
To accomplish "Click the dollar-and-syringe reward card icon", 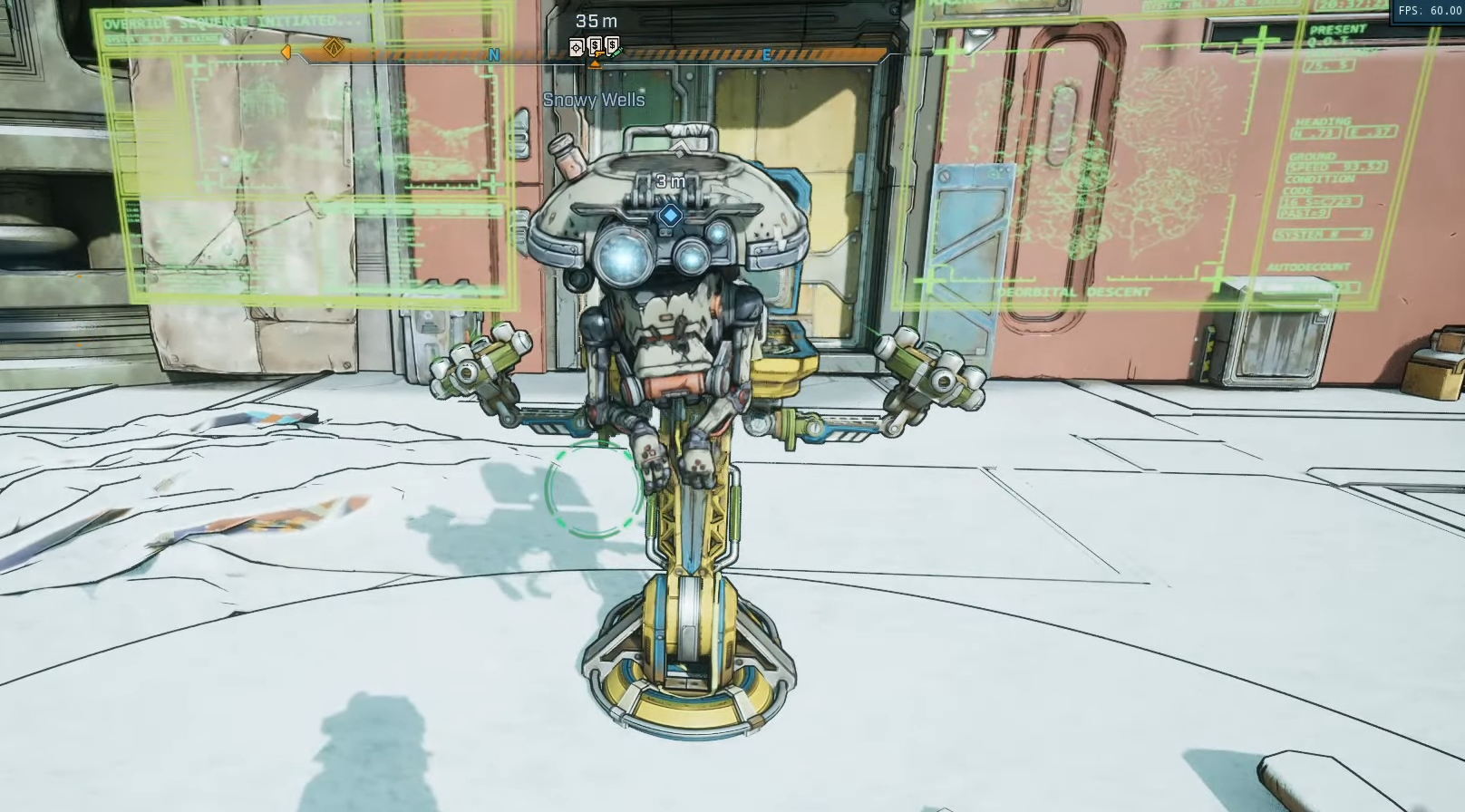I will (x=613, y=44).
